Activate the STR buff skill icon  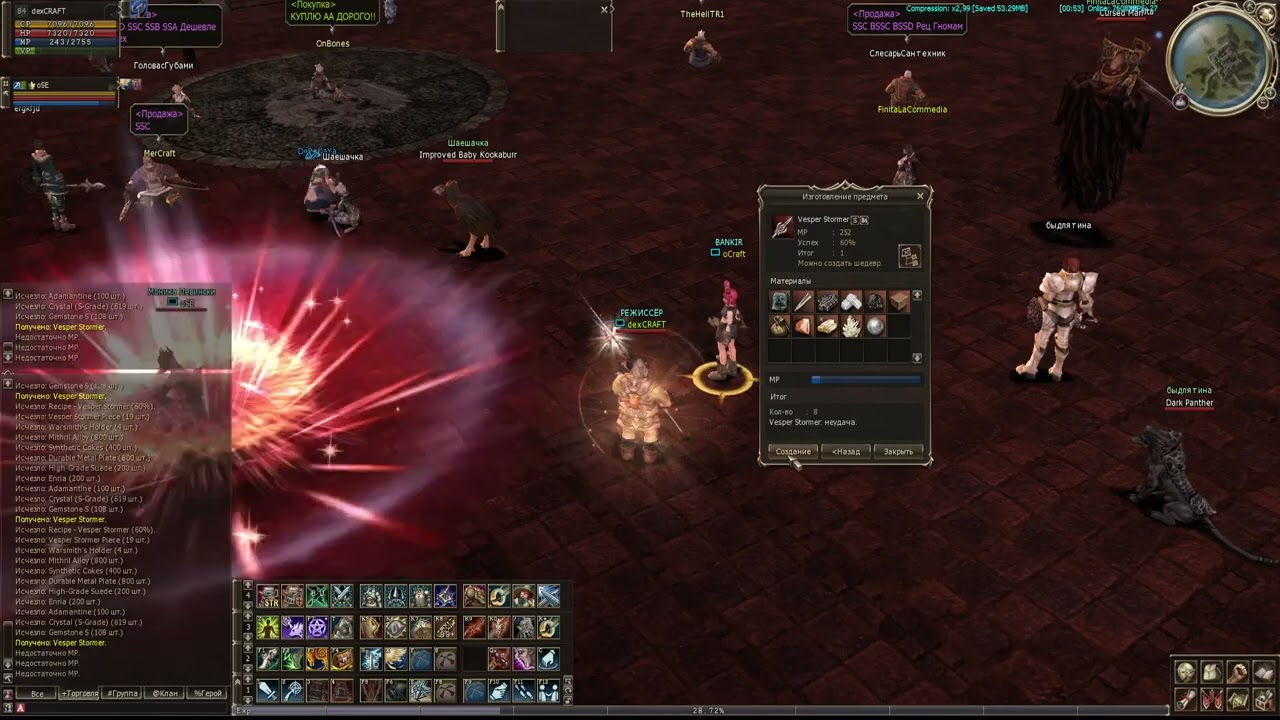click(x=268, y=597)
